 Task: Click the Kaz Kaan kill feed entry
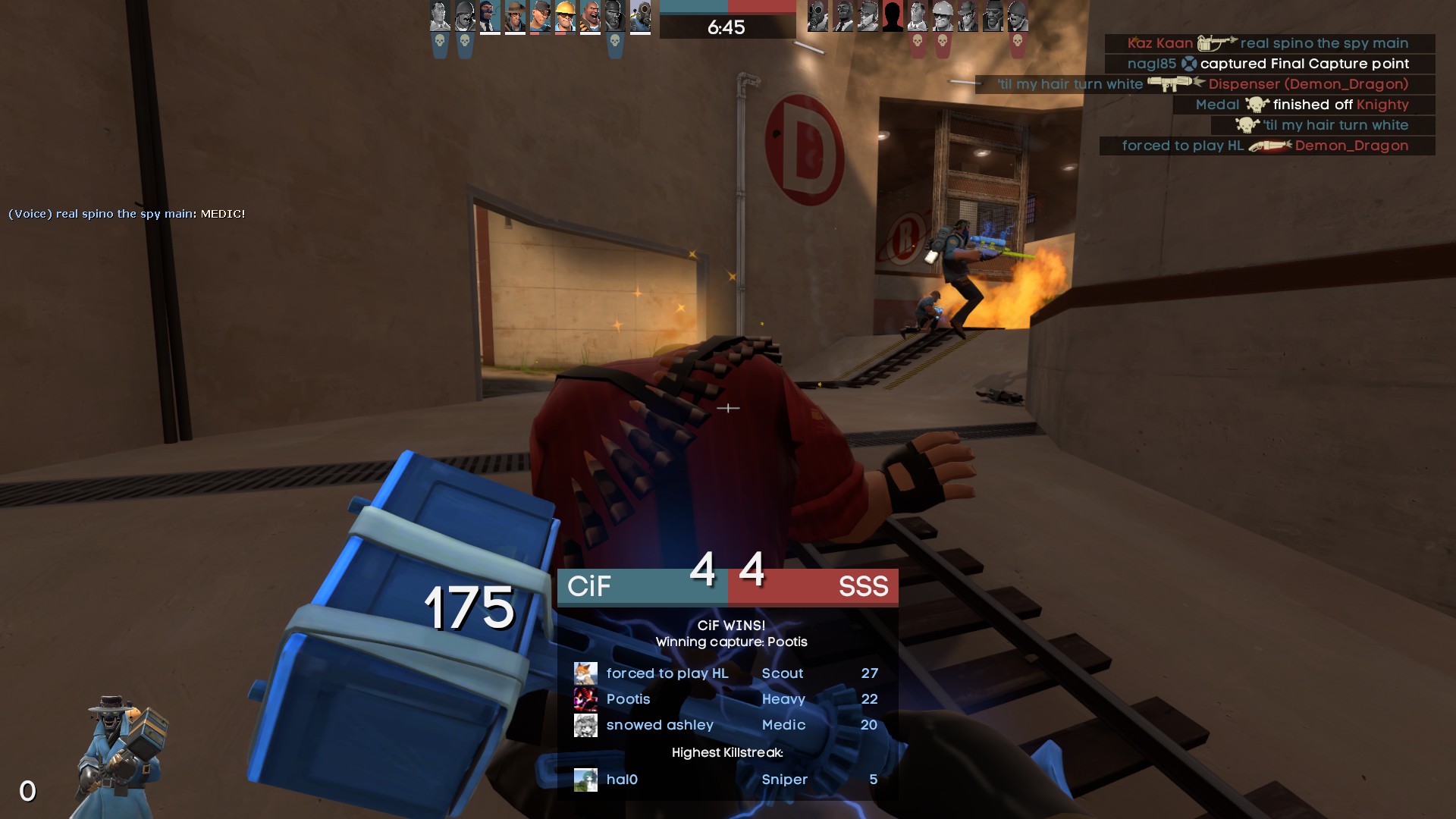tap(1269, 43)
